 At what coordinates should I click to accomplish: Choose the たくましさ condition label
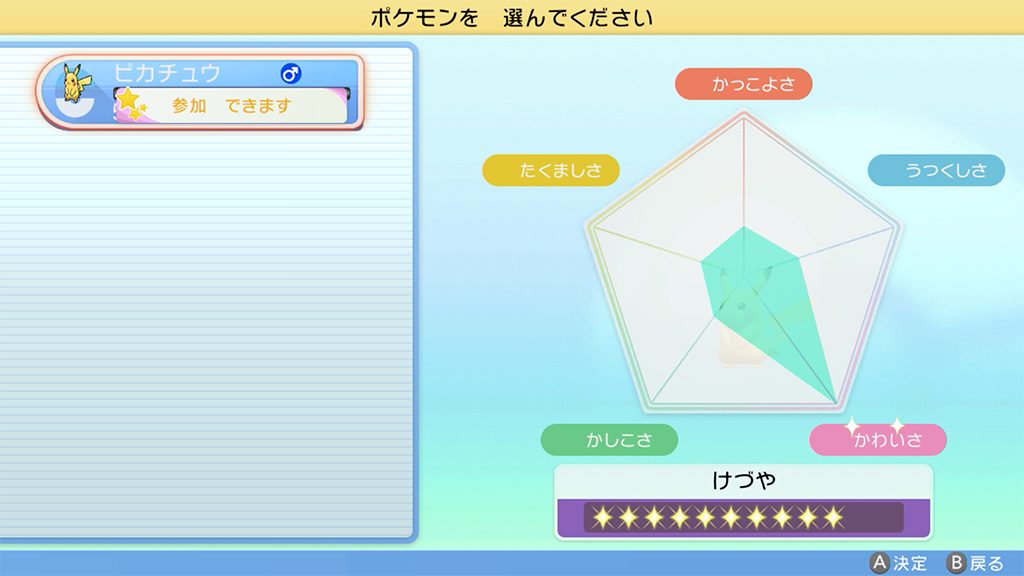(551, 171)
